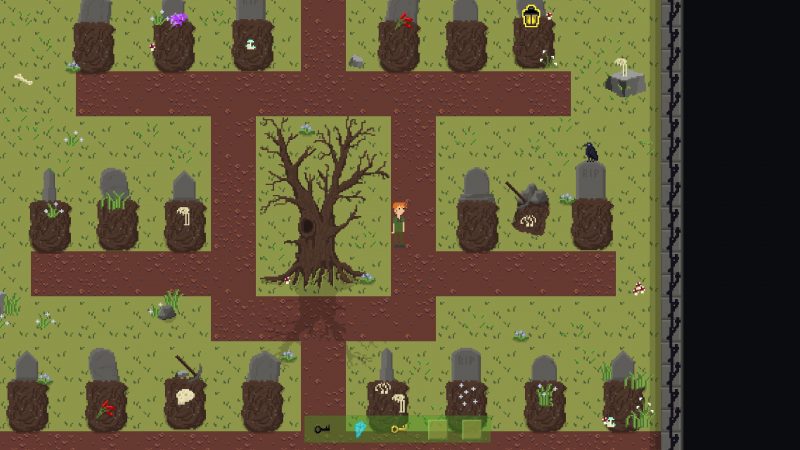The height and width of the screenshot is (450, 800).
Task: Select the blue crystal inventory item
Action: pyautogui.click(x=360, y=429)
